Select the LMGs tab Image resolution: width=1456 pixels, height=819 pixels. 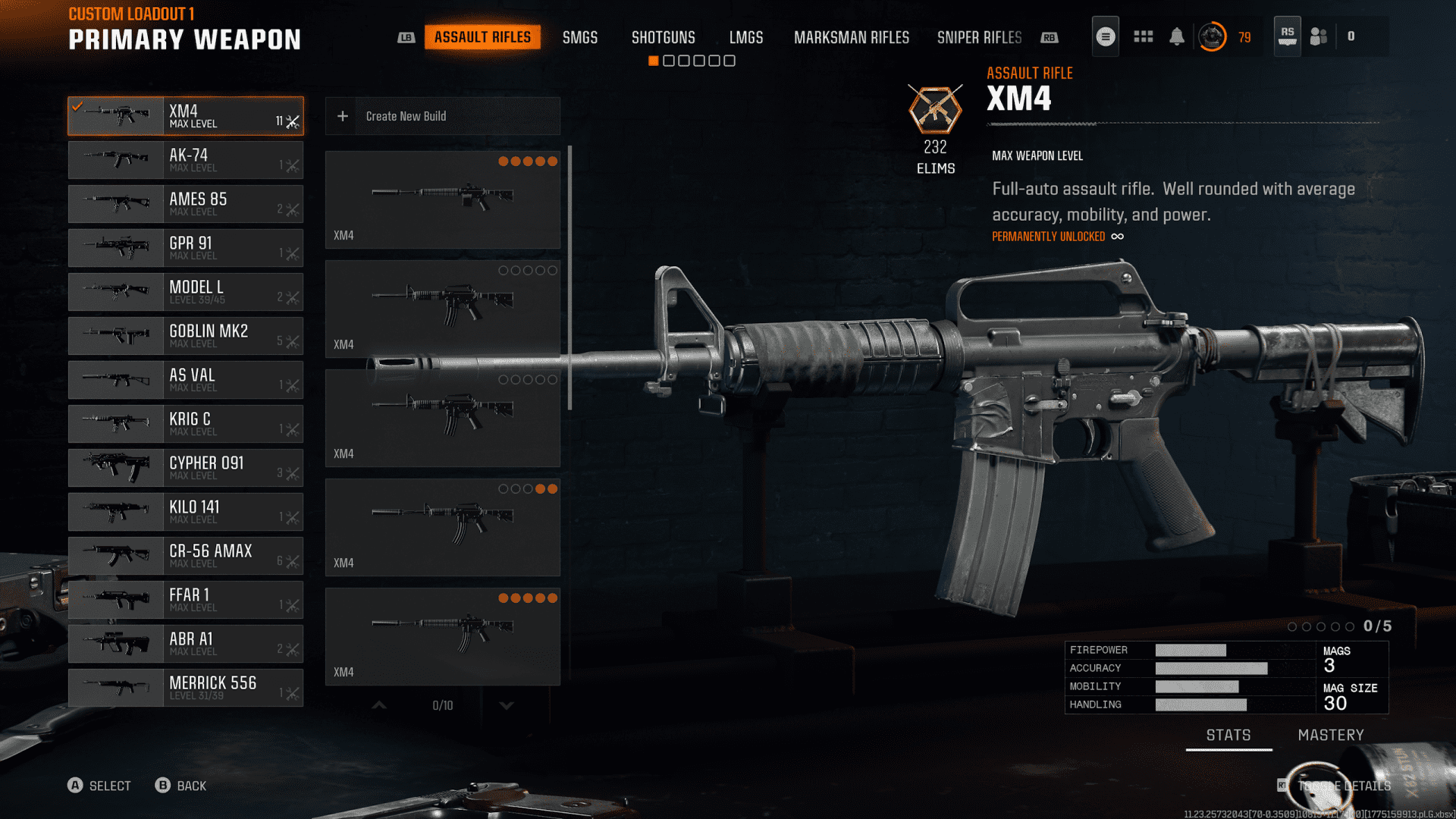click(x=746, y=37)
